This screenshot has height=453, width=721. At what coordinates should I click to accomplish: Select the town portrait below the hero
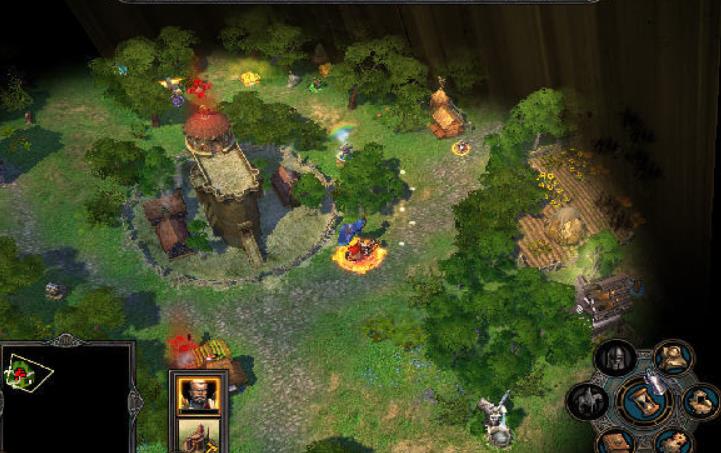point(198,436)
